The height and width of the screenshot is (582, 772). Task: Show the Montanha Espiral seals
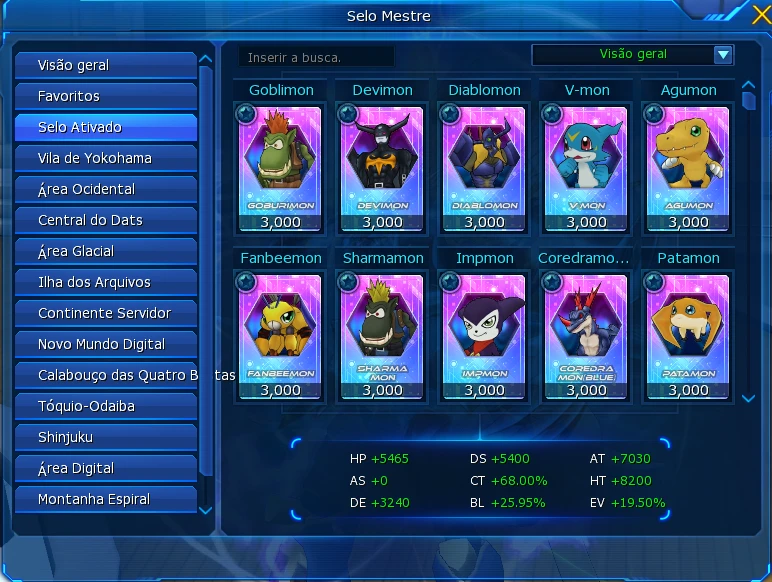click(105, 499)
